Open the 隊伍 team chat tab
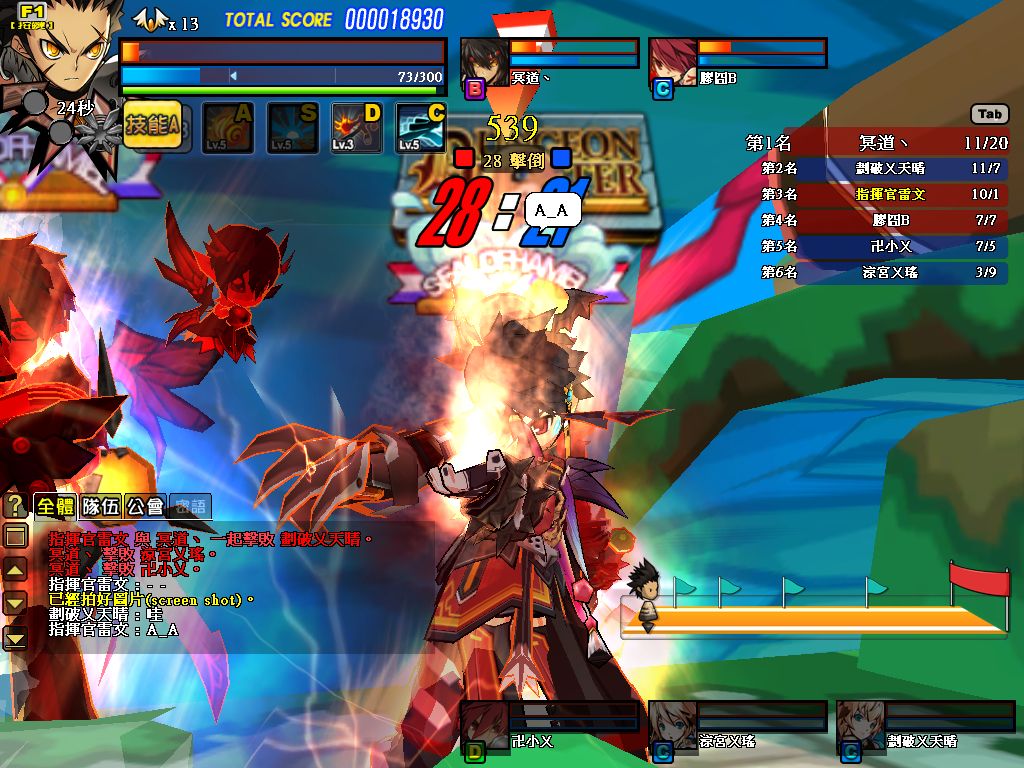Image resolution: width=1024 pixels, height=768 pixels. 101,507
